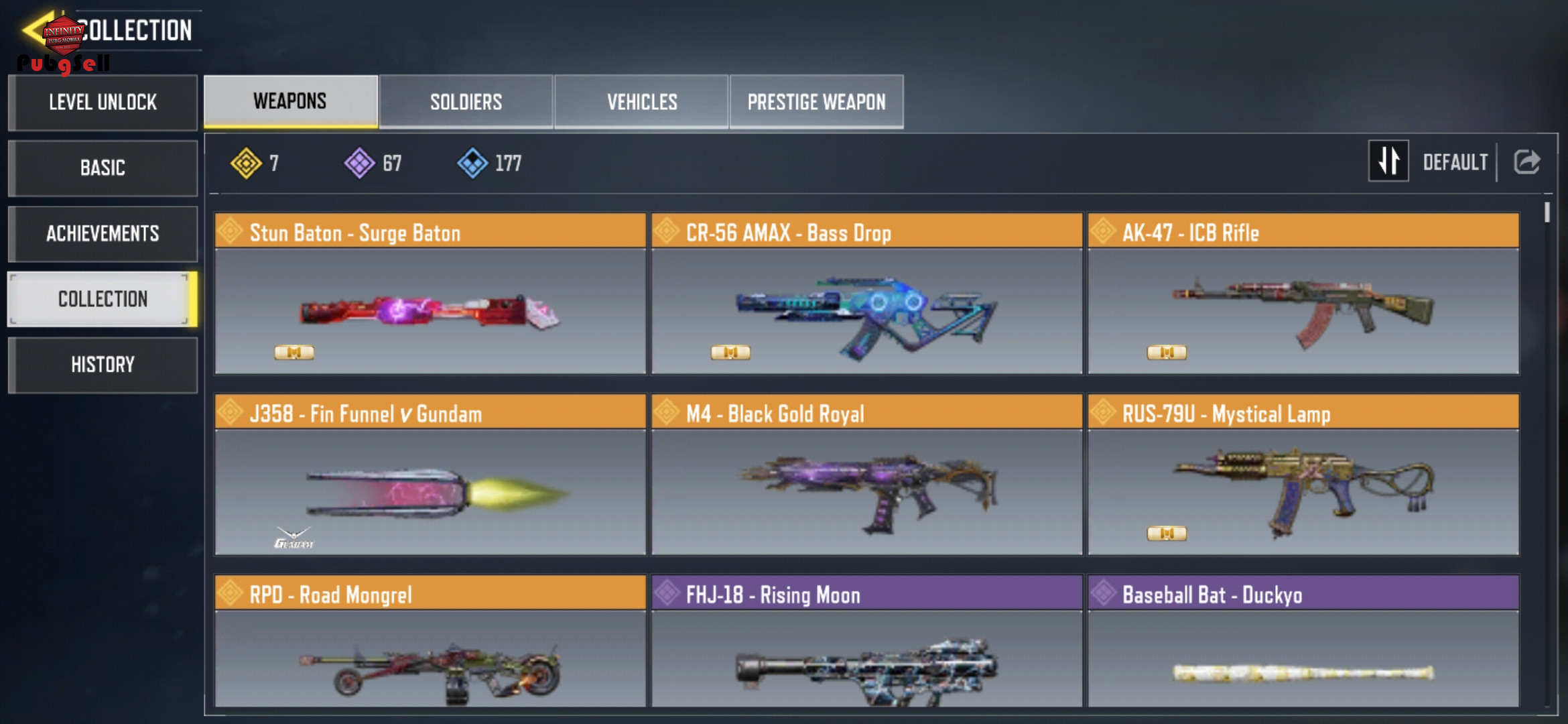This screenshot has width=1568, height=724.
Task: Open the Achievements section
Action: pyautogui.click(x=103, y=233)
